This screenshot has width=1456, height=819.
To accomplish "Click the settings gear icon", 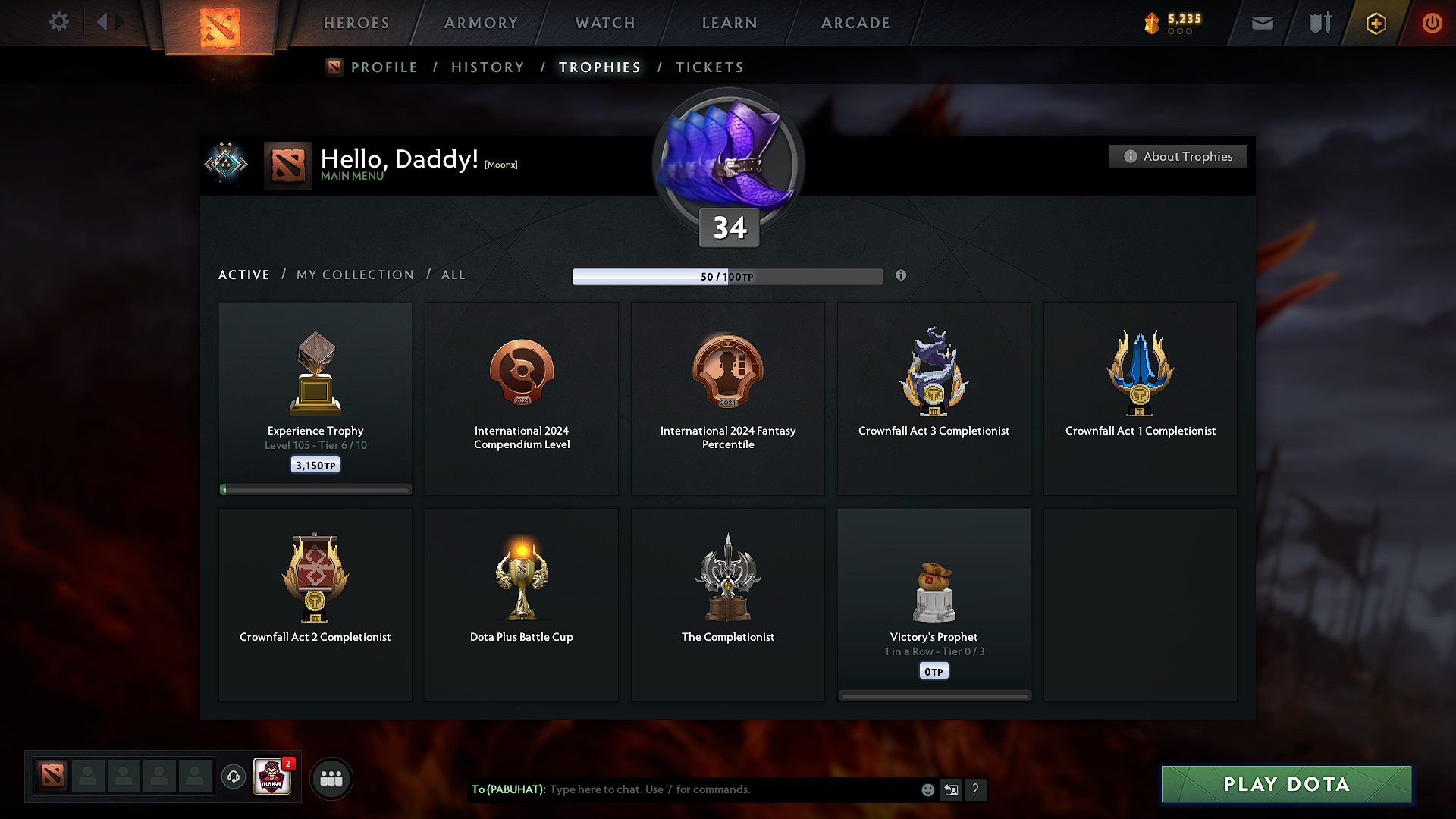I will click(58, 22).
